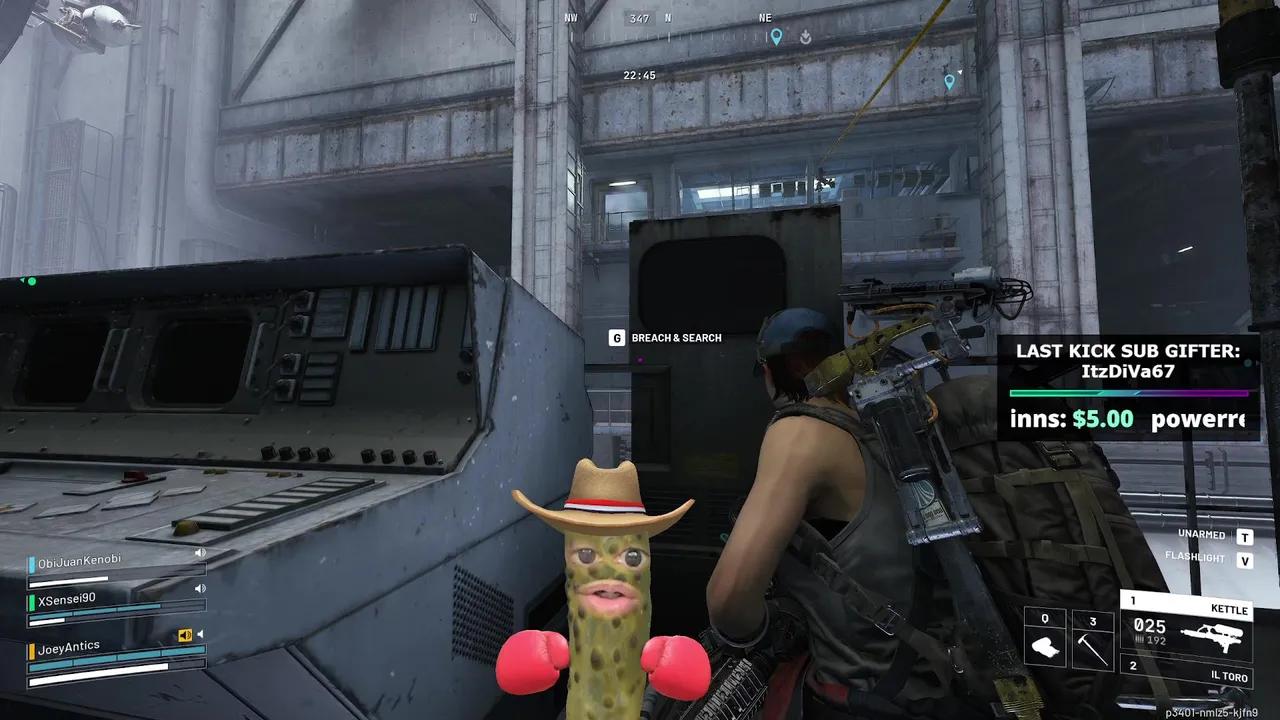The width and height of the screenshot is (1280, 720).
Task: Toggle JoeyAntics' highlighted yellow speaker icon
Action: coord(185,634)
